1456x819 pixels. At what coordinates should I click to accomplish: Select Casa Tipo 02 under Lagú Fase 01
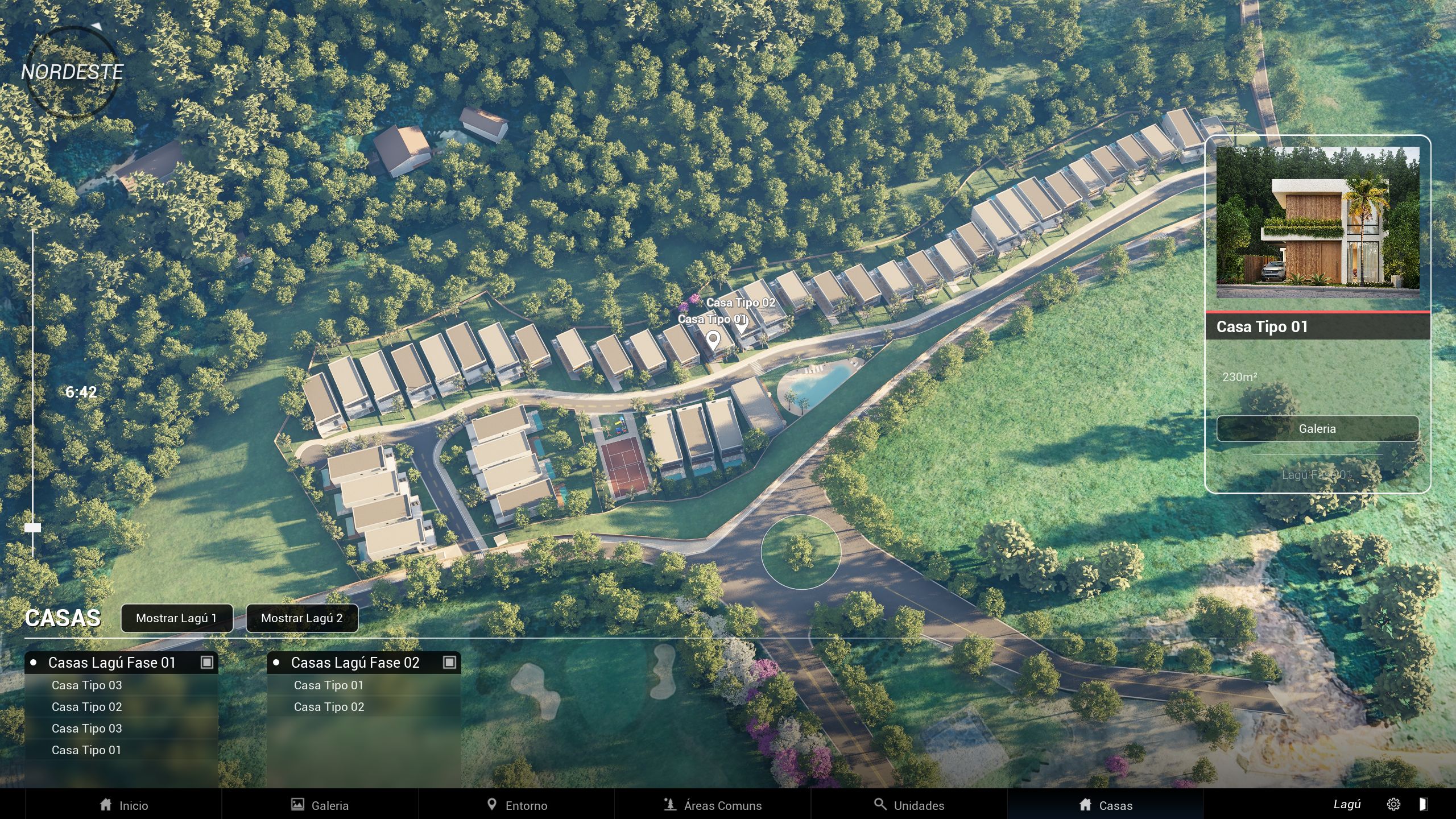click(x=86, y=707)
